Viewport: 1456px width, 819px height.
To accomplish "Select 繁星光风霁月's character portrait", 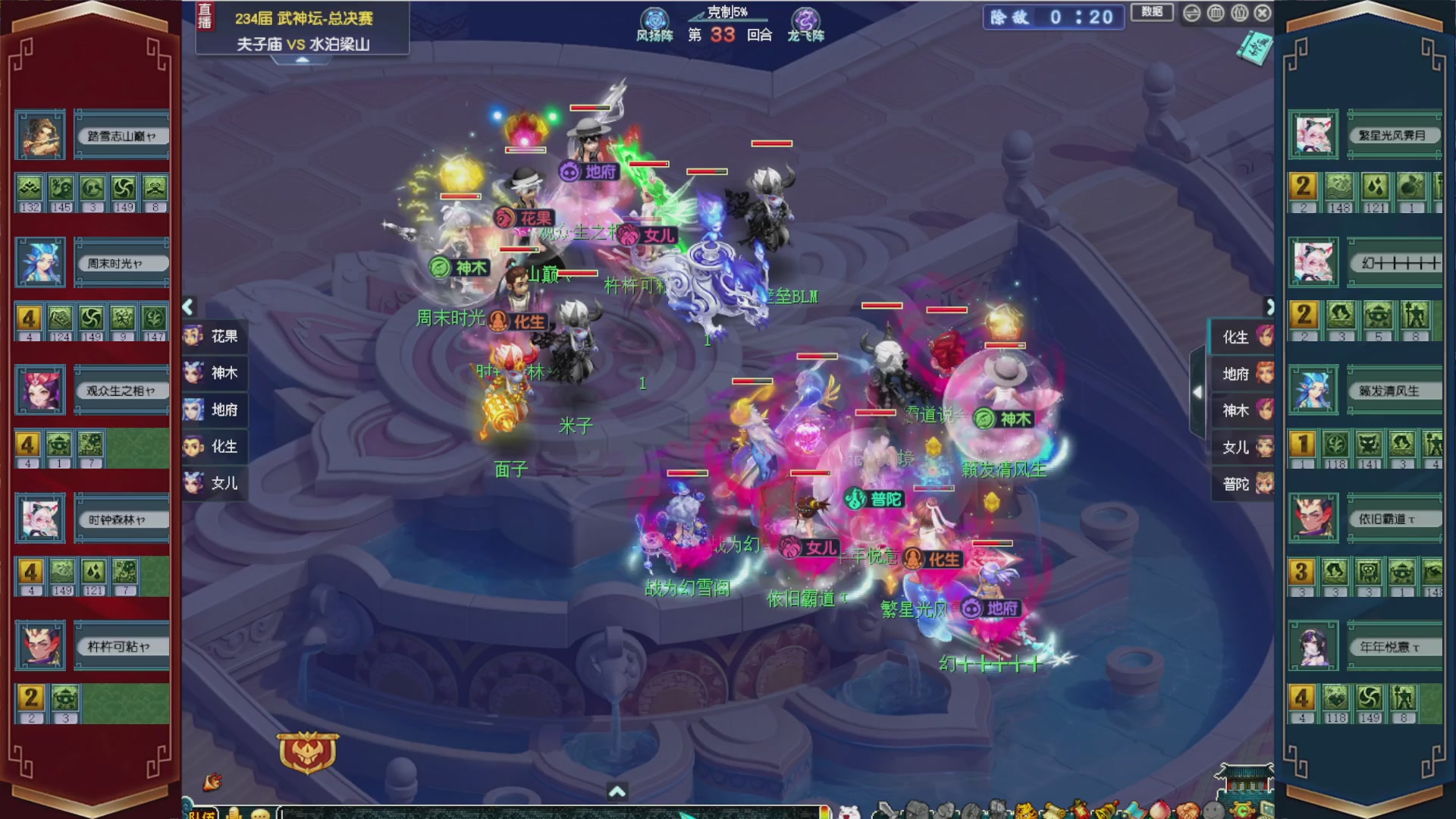I will (x=1313, y=133).
